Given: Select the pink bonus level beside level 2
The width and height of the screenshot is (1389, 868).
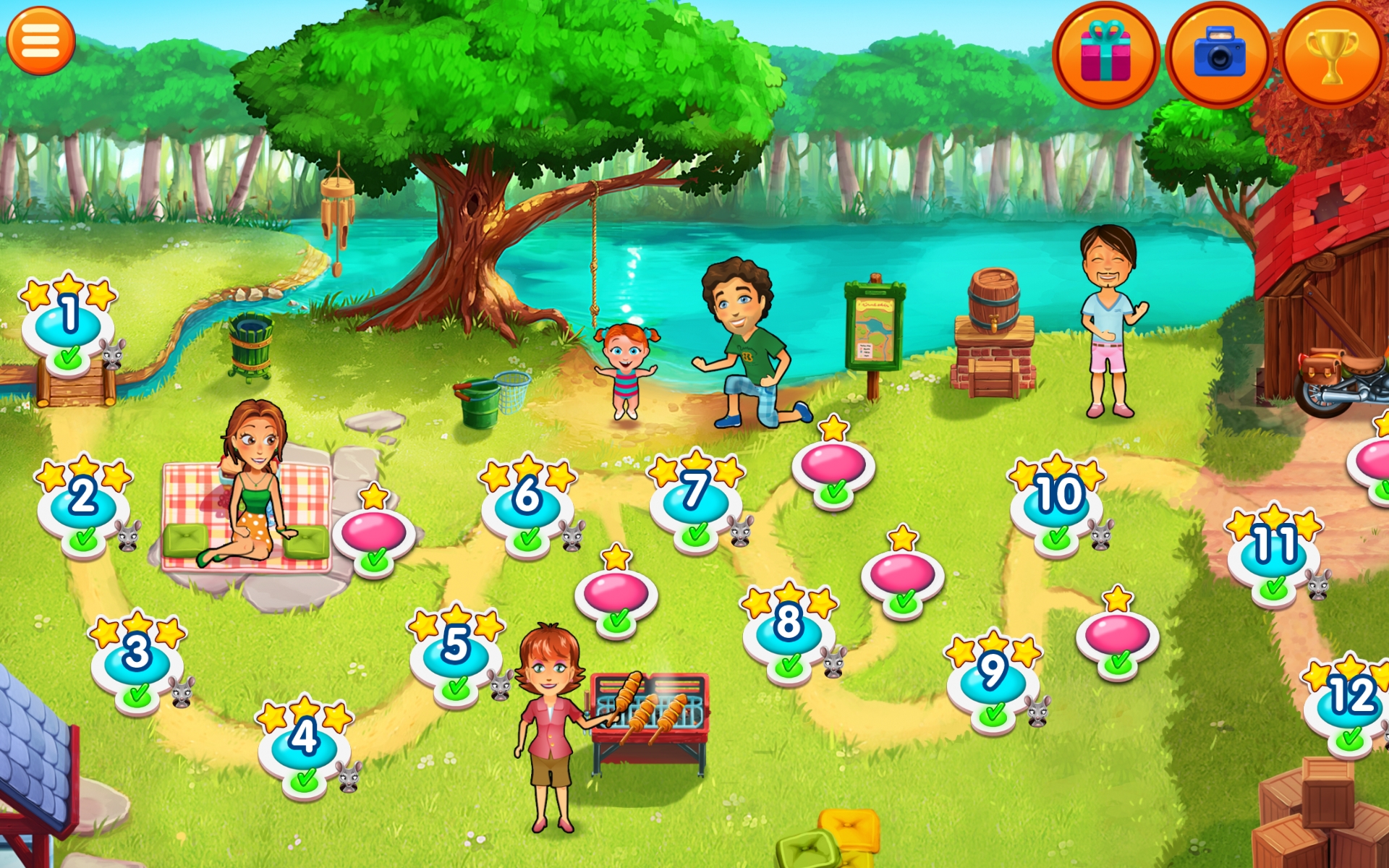Looking at the screenshot, I should (373, 532).
